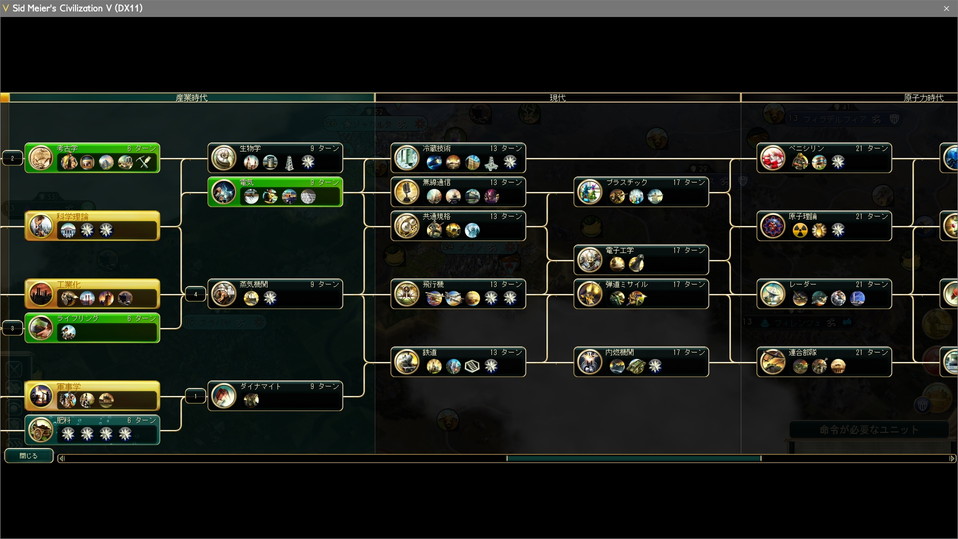This screenshot has width=958, height=539.
Task: Click the horizontal scrollbar under the tech tree
Action: point(632,459)
